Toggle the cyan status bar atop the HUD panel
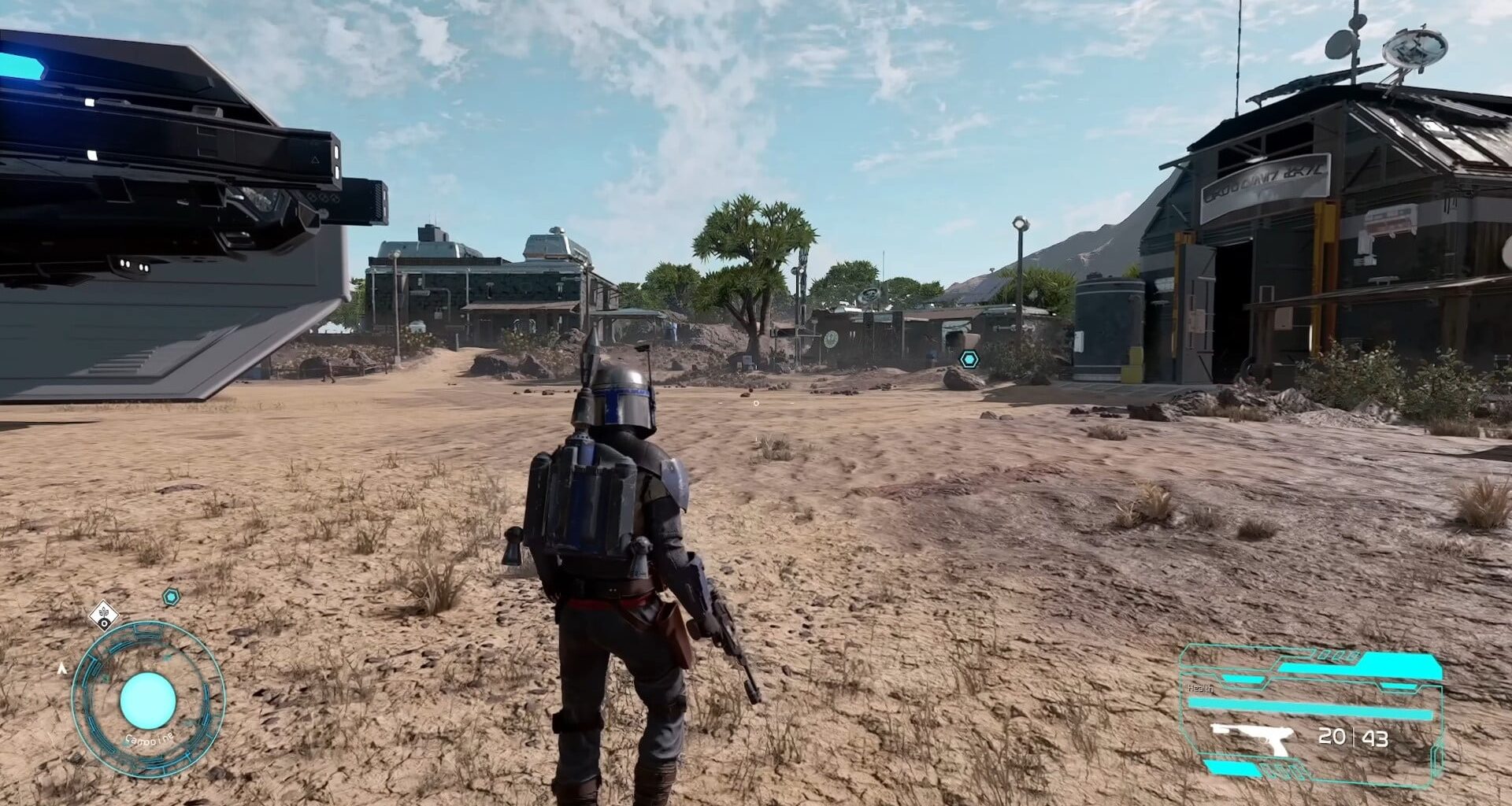The width and height of the screenshot is (1512, 806). coord(1394,663)
